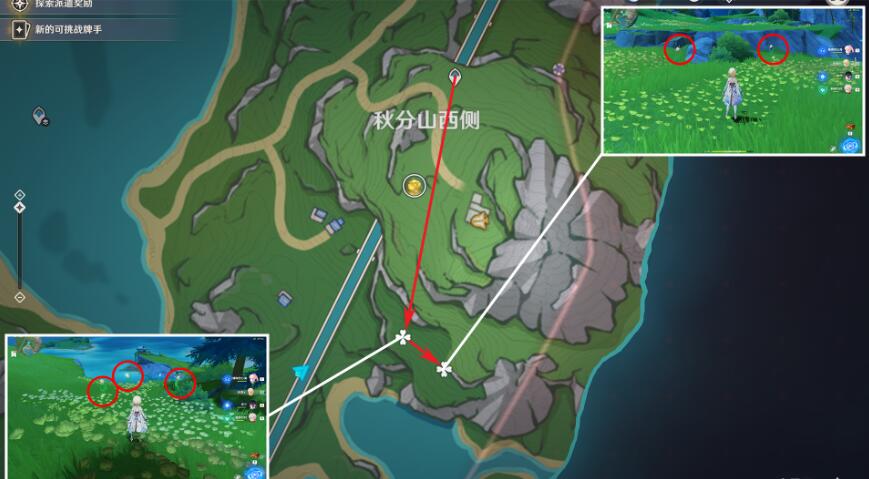869x479 pixels.
Task: Open the top-right inset screenshot
Action: pos(734,80)
